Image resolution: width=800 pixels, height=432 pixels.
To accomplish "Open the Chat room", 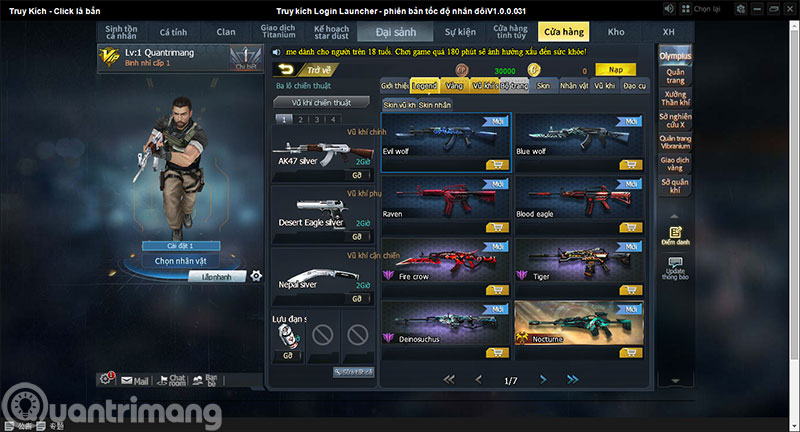I will pos(176,380).
